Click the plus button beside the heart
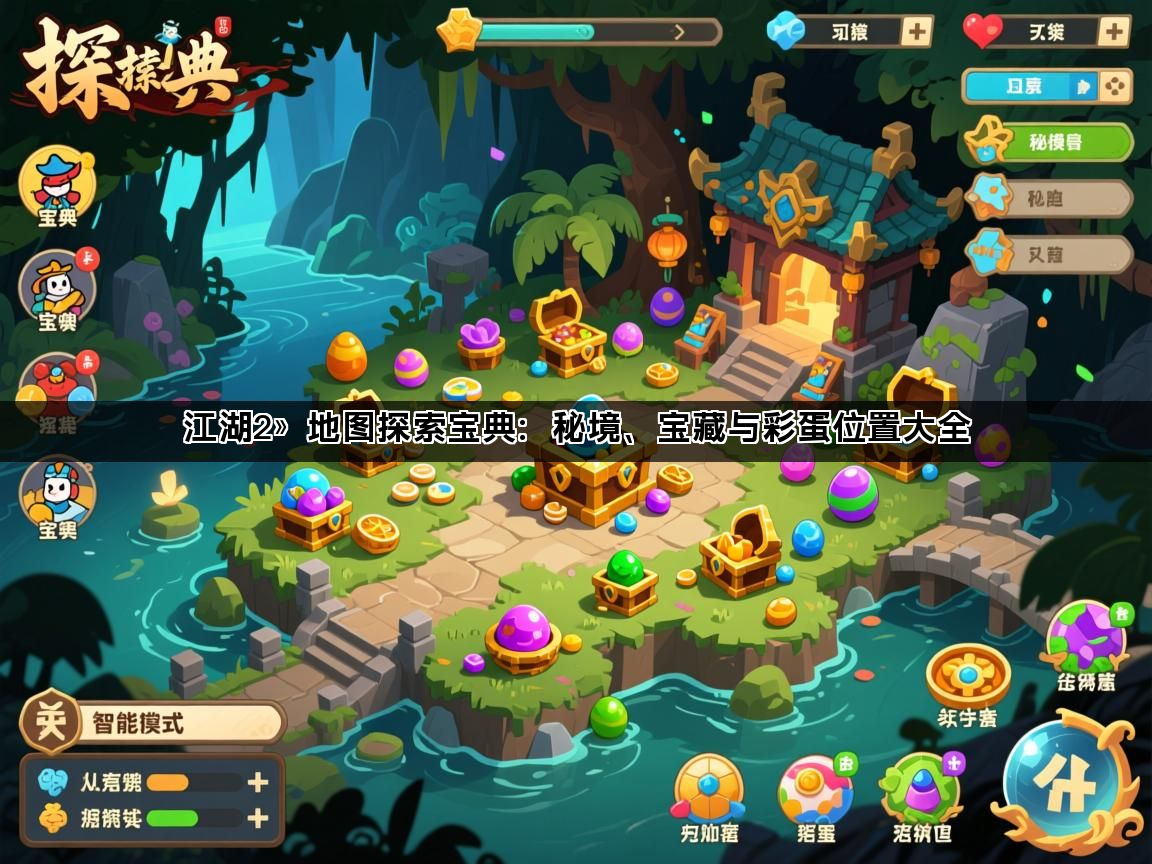Viewport: 1152px width, 864px height. pos(1113,31)
